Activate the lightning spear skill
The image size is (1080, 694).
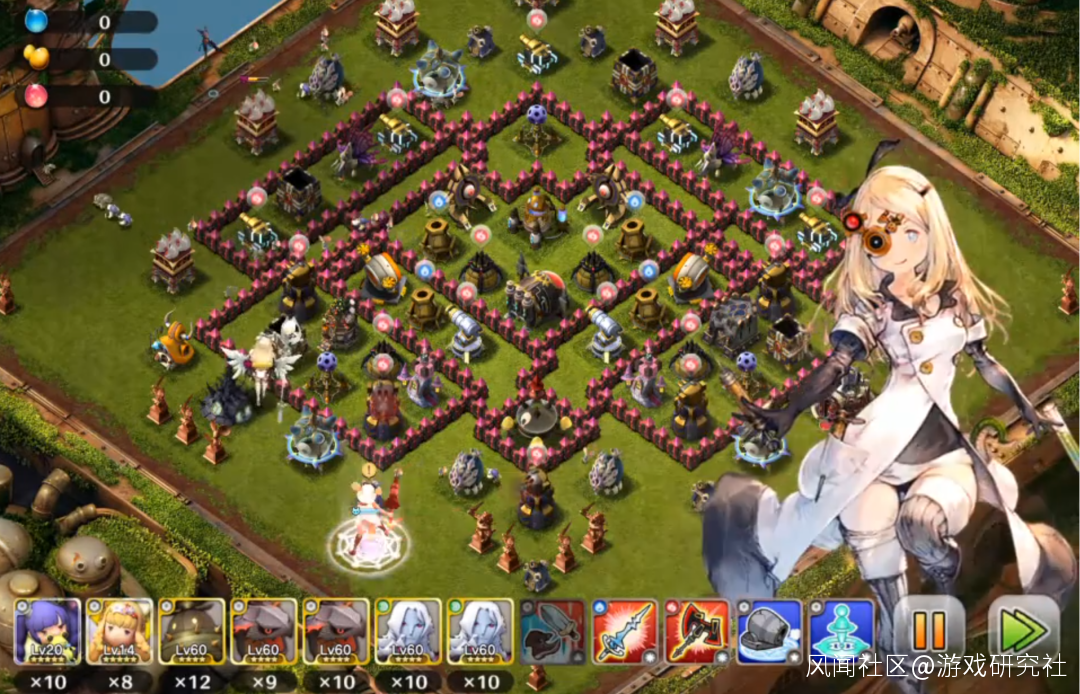(x=624, y=631)
